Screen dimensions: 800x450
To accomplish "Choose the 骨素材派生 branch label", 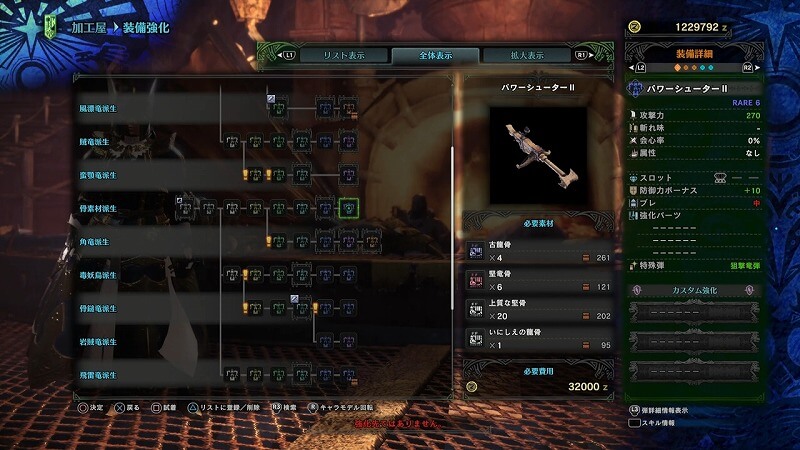I will (98, 209).
